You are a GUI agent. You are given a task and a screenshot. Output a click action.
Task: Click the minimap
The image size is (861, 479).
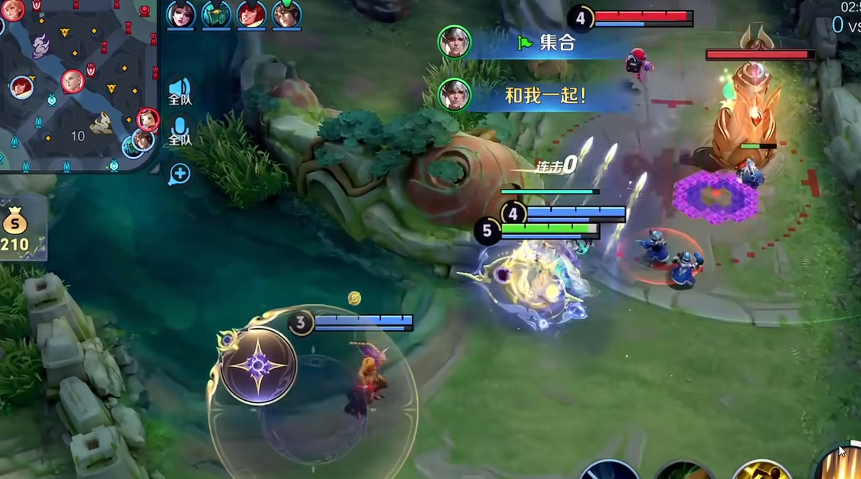pos(80,85)
